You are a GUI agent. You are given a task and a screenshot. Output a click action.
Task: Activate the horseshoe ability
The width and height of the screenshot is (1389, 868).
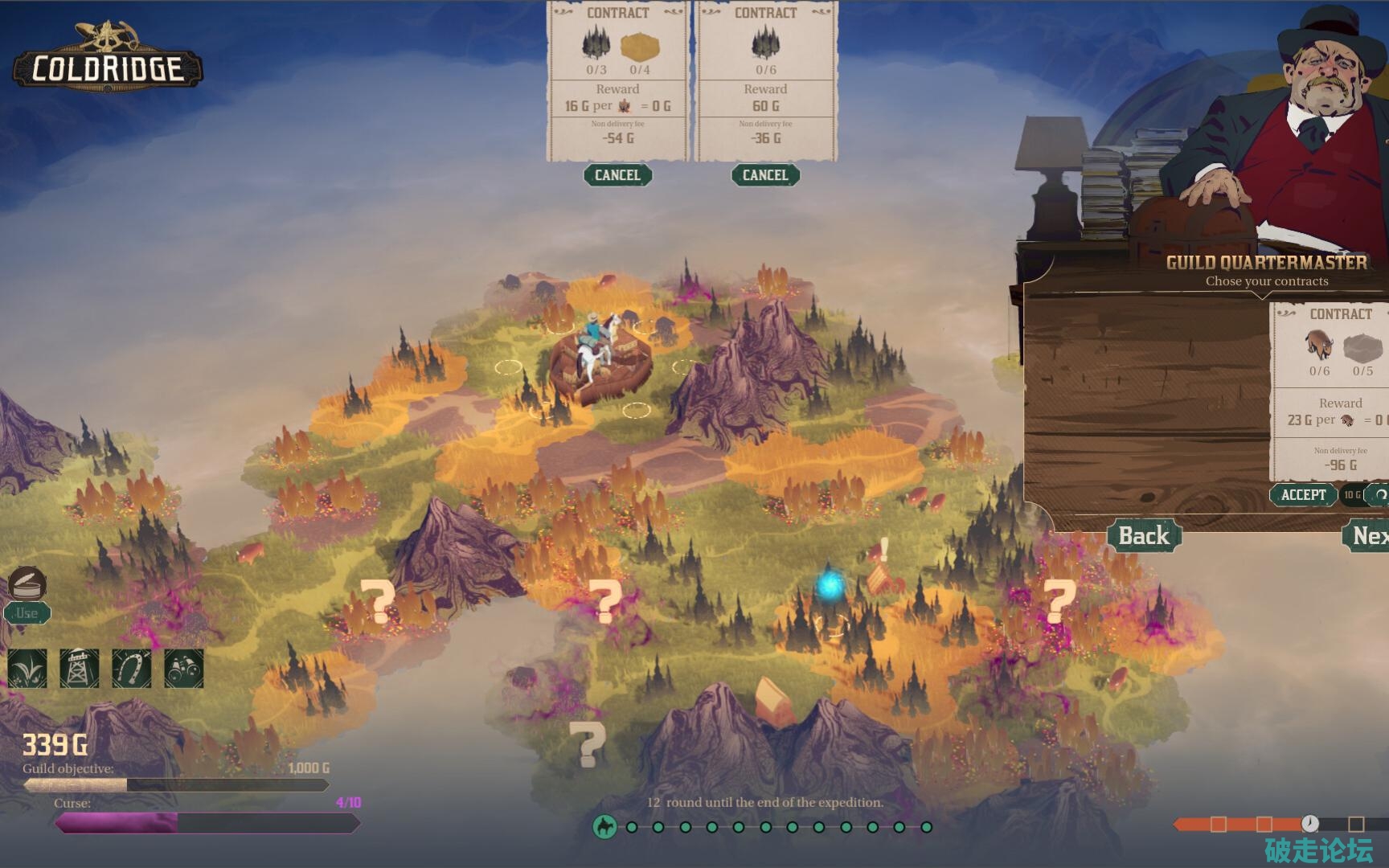(132, 669)
